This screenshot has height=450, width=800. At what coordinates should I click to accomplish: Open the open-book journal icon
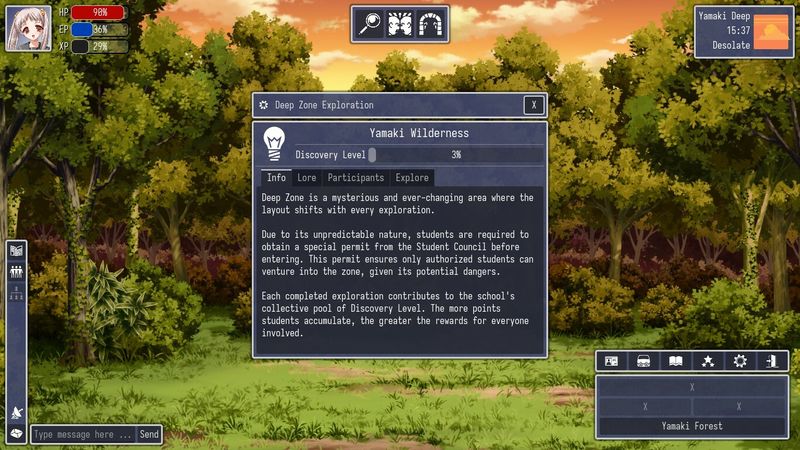(x=676, y=361)
